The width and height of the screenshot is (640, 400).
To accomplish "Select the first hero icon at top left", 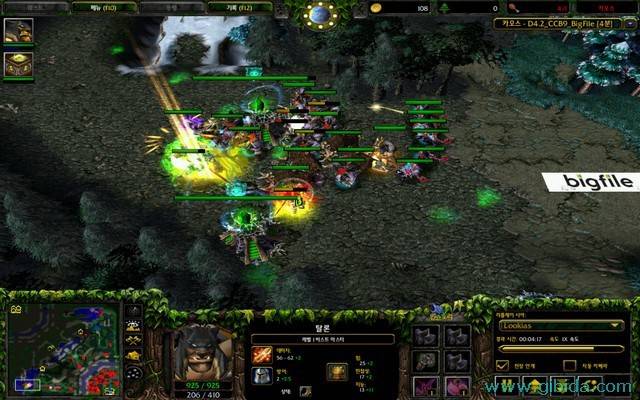I will click(18, 30).
